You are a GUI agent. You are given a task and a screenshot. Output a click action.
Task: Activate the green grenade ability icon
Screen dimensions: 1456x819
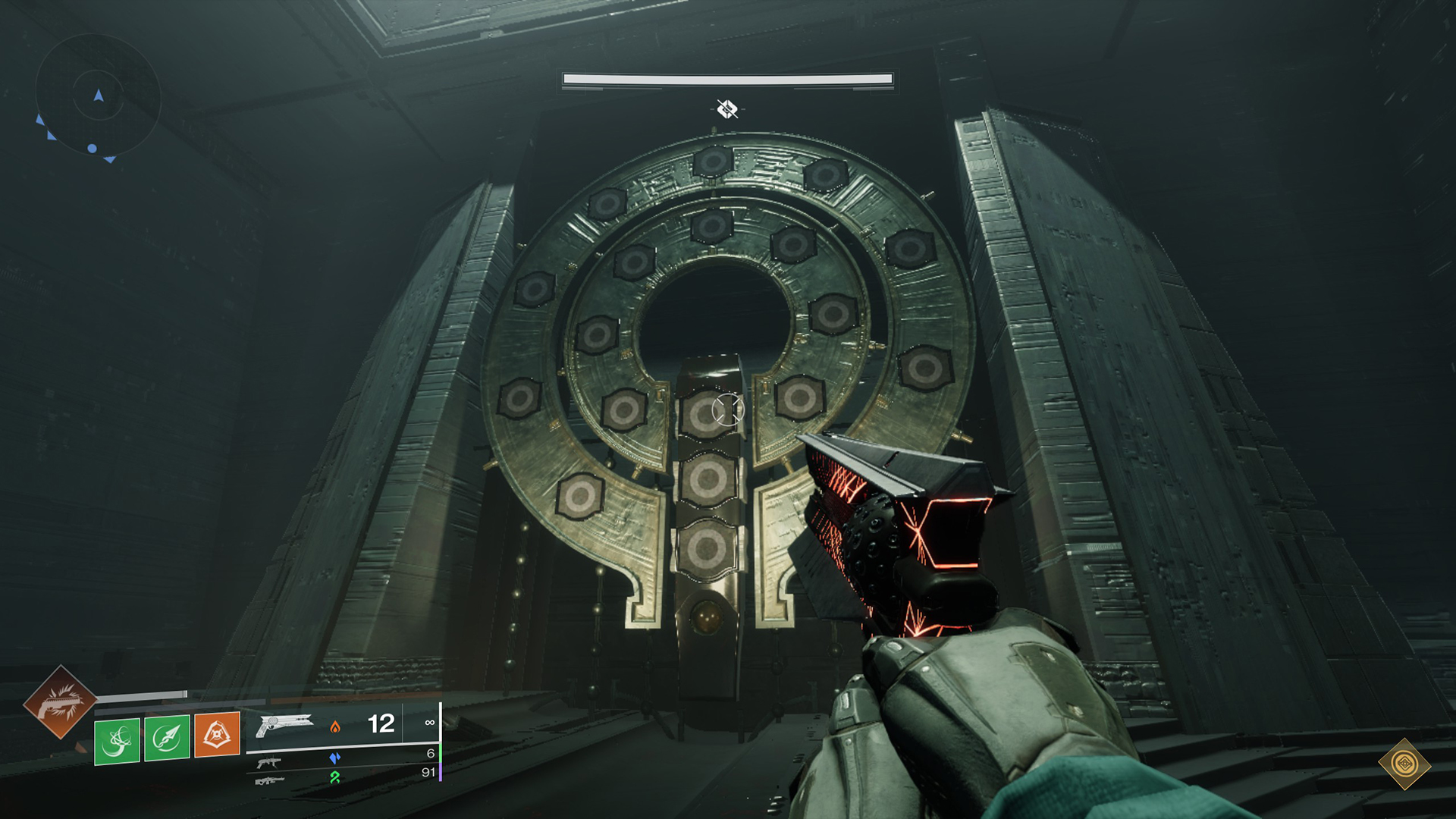117,740
